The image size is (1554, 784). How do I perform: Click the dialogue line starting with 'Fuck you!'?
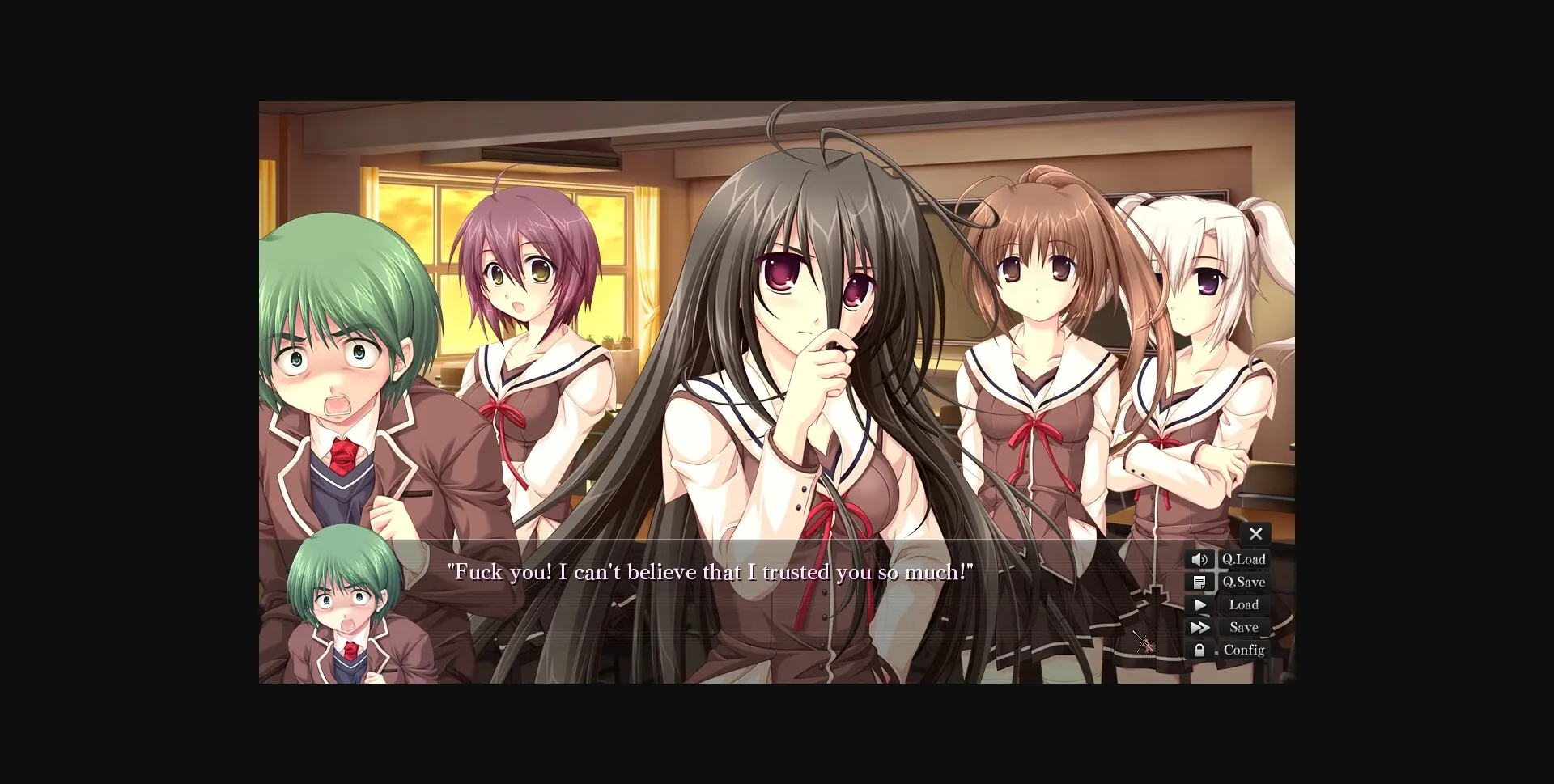[x=710, y=572]
